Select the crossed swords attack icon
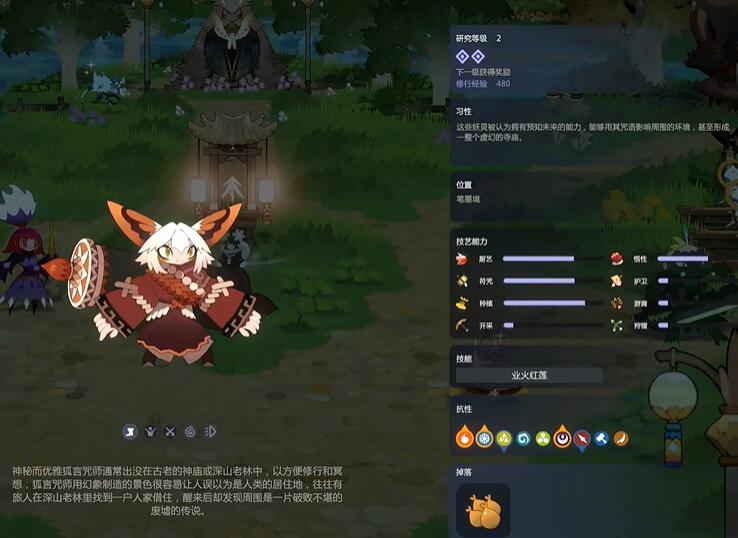 point(170,432)
